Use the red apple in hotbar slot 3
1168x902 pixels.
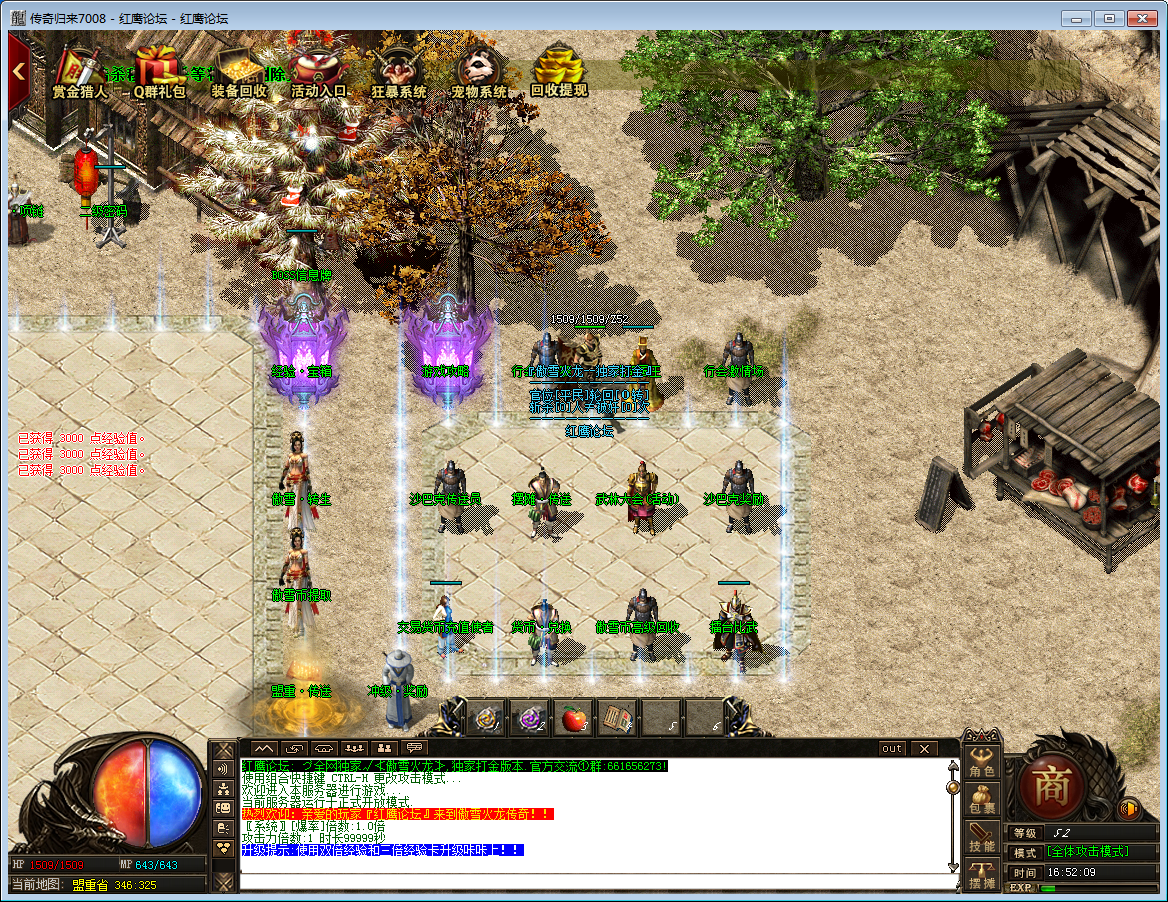pos(573,718)
